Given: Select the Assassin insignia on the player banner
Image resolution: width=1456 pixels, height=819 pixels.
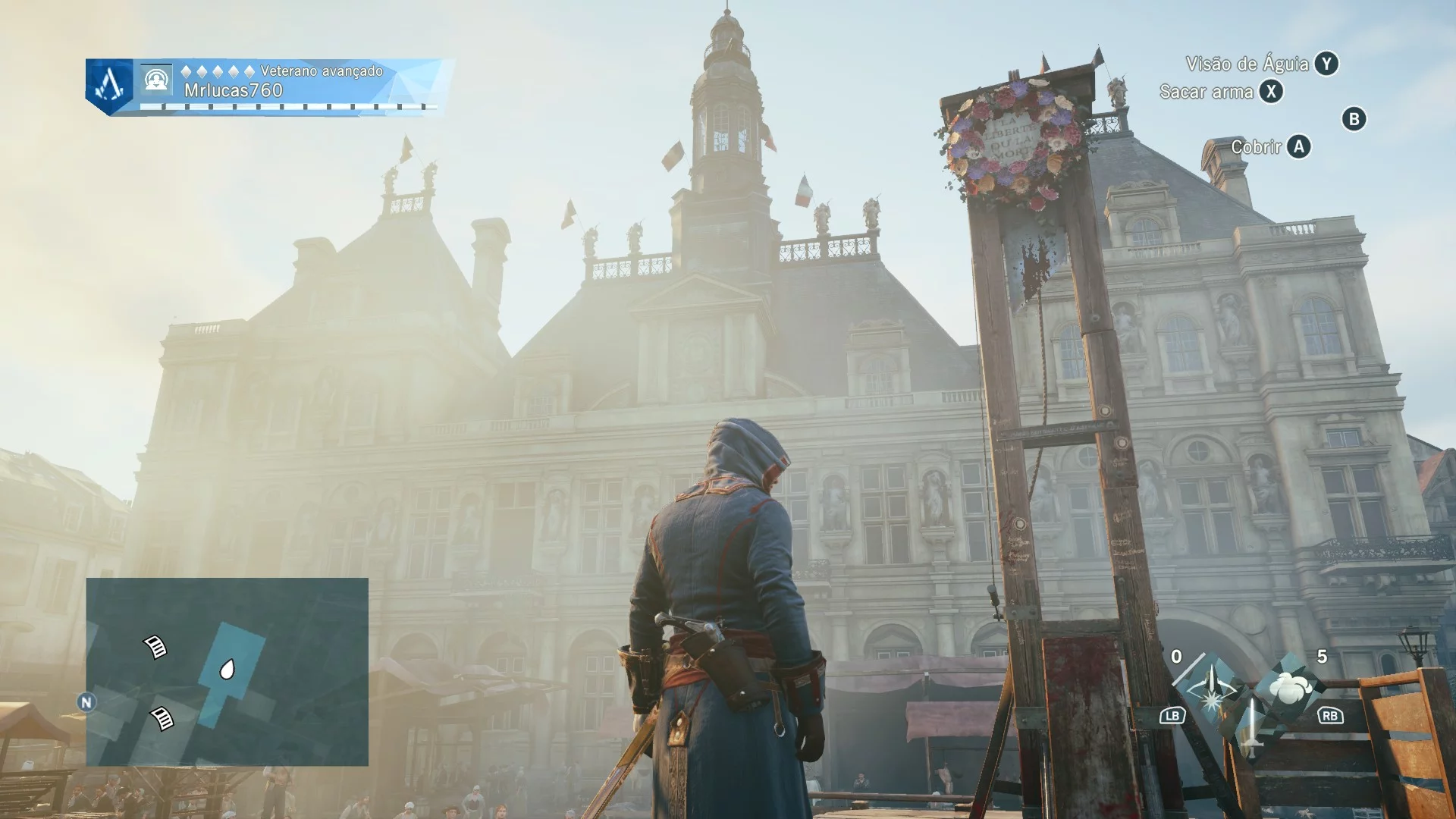Looking at the screenshot, I should coord(108,83).
